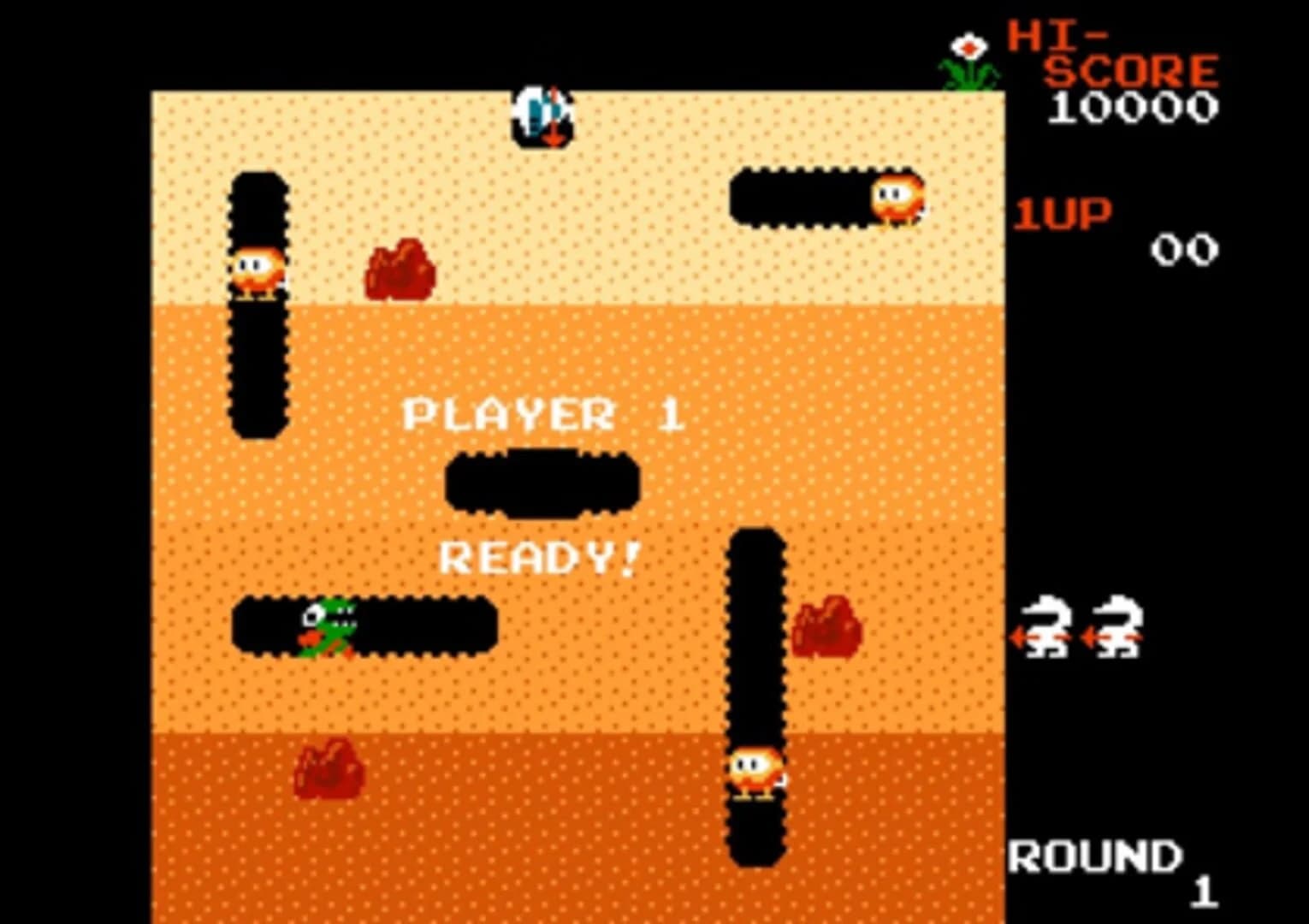Click the PLAYER 1 text
Image resolution: width=1309 pixels, height=924 pixels.
click(543, 414)
